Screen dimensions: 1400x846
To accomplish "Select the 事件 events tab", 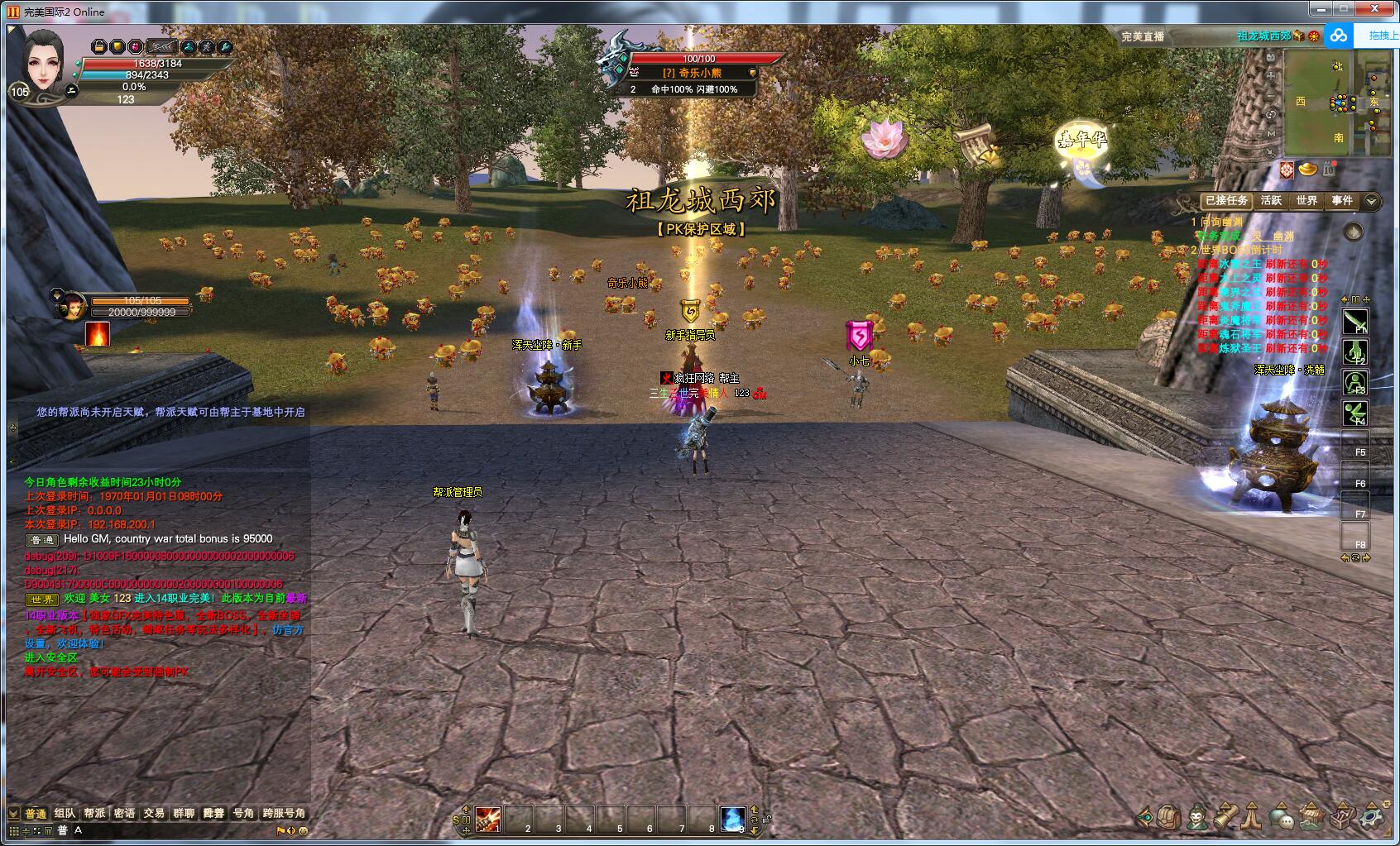I will point(1342,200).
